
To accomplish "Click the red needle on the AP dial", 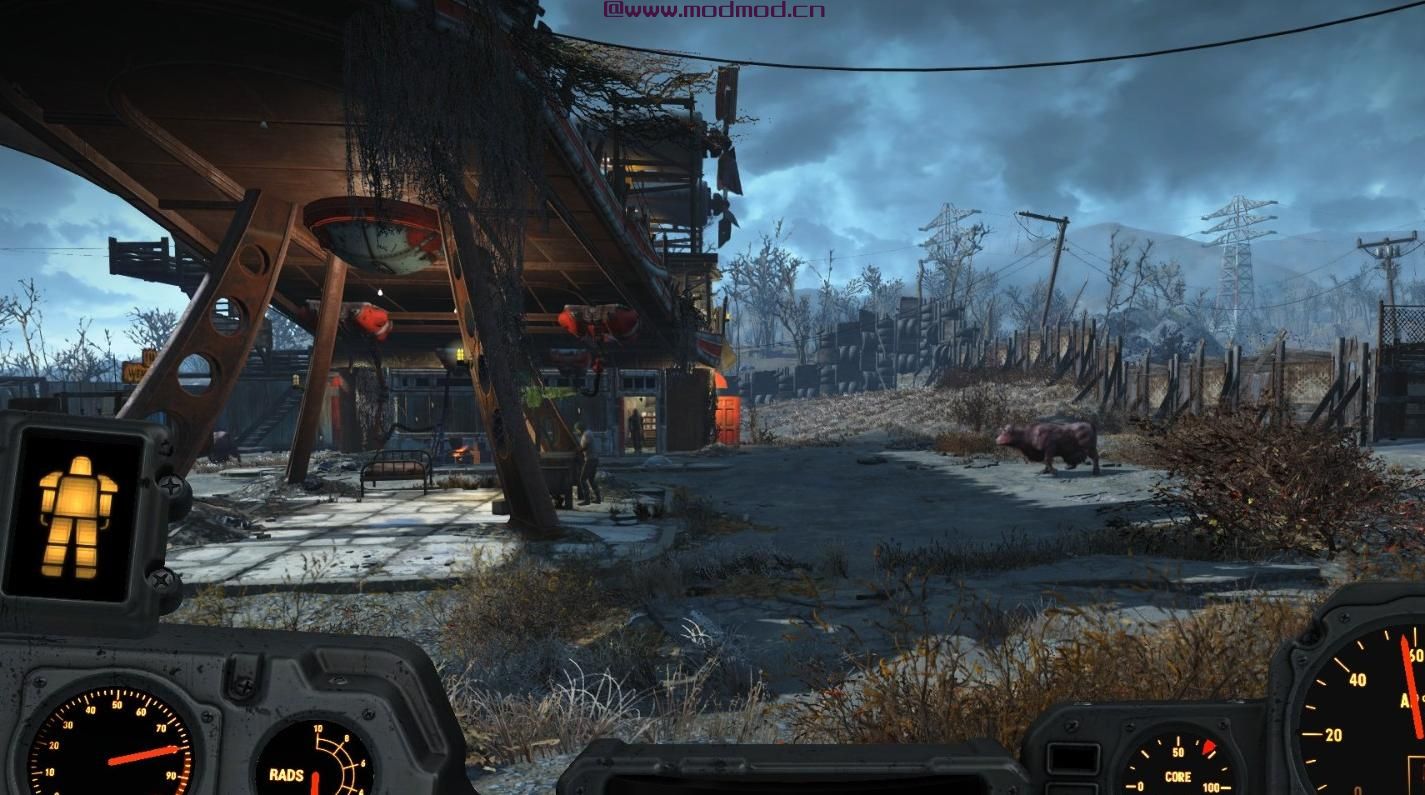I will point(1410,690).
